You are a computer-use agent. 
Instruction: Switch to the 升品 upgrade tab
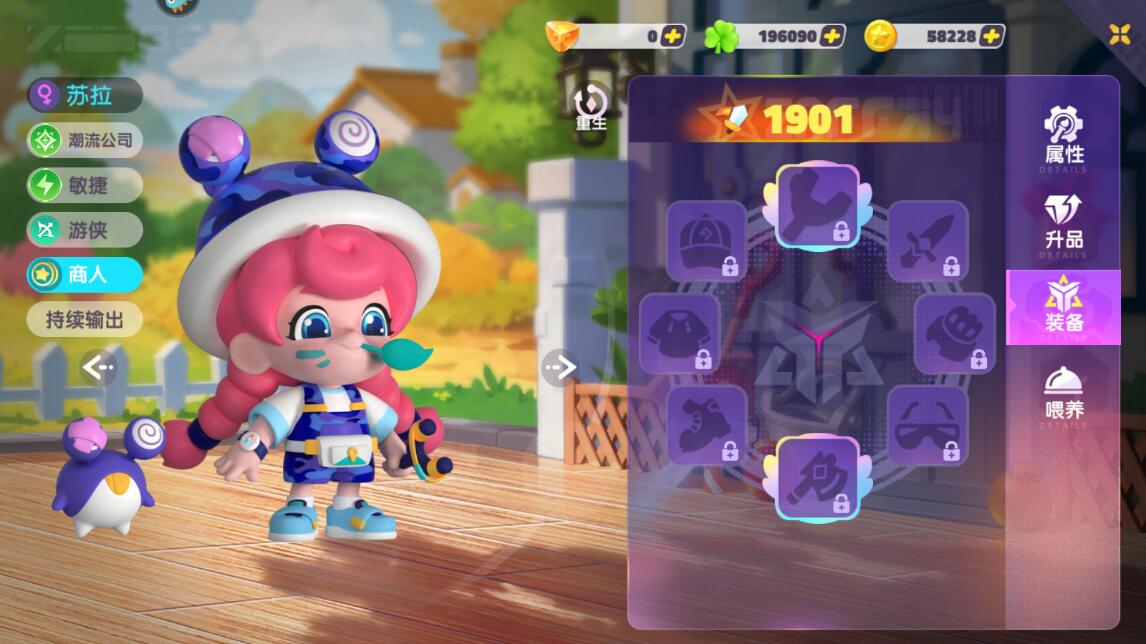click(1063, 222)
